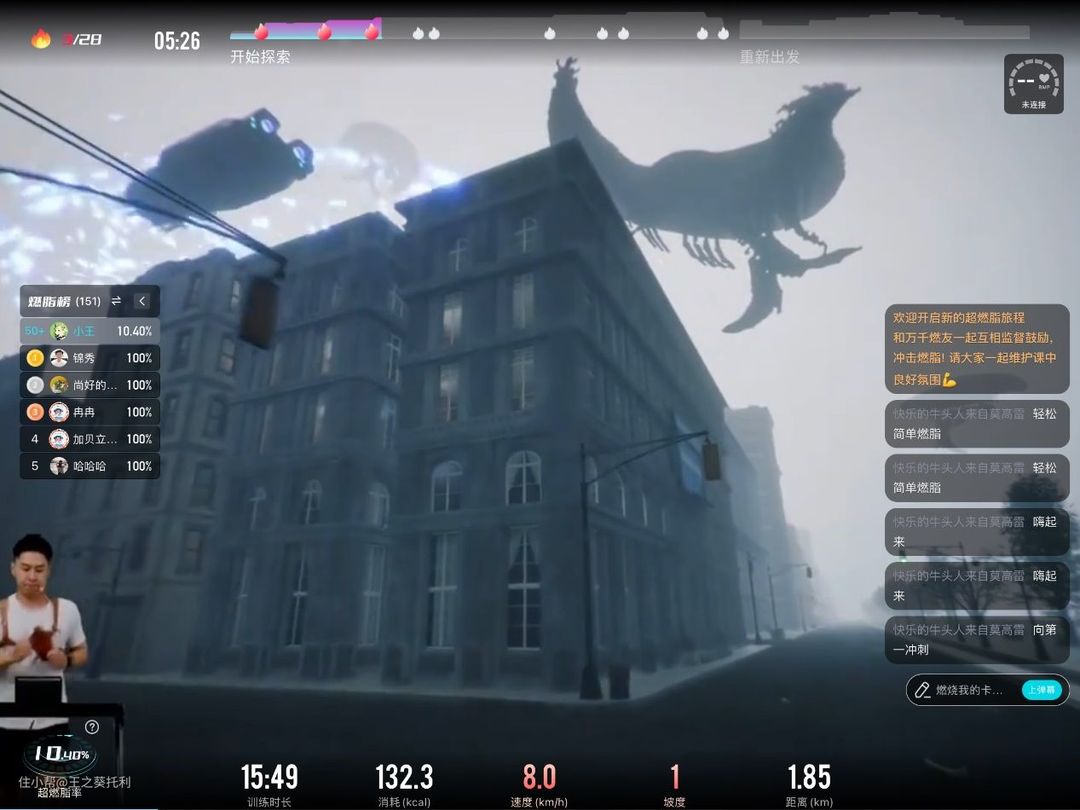Open the question mark help icon
1080x810 pixels.
92,727
